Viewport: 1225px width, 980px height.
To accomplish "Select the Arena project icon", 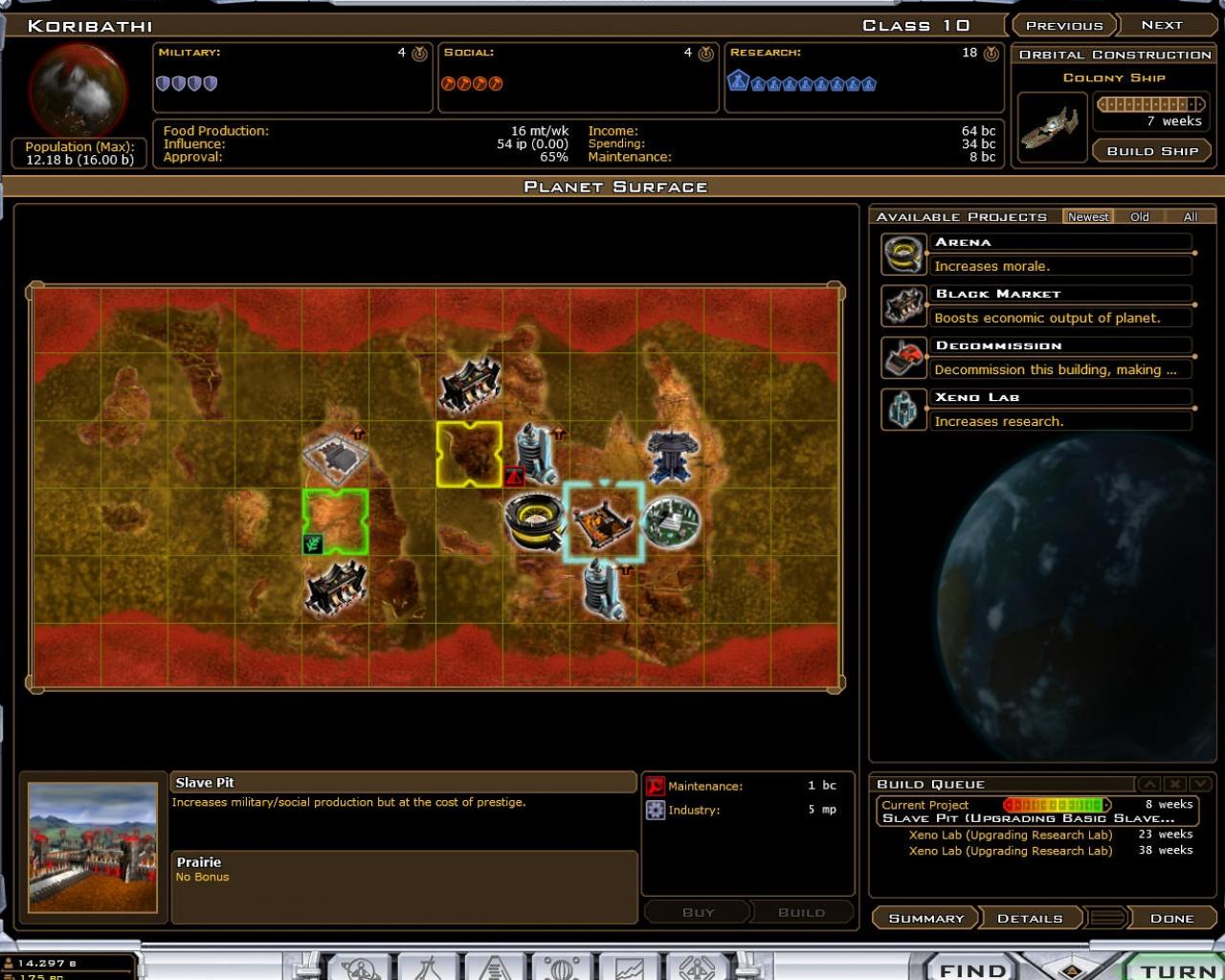I will [904, 254].
